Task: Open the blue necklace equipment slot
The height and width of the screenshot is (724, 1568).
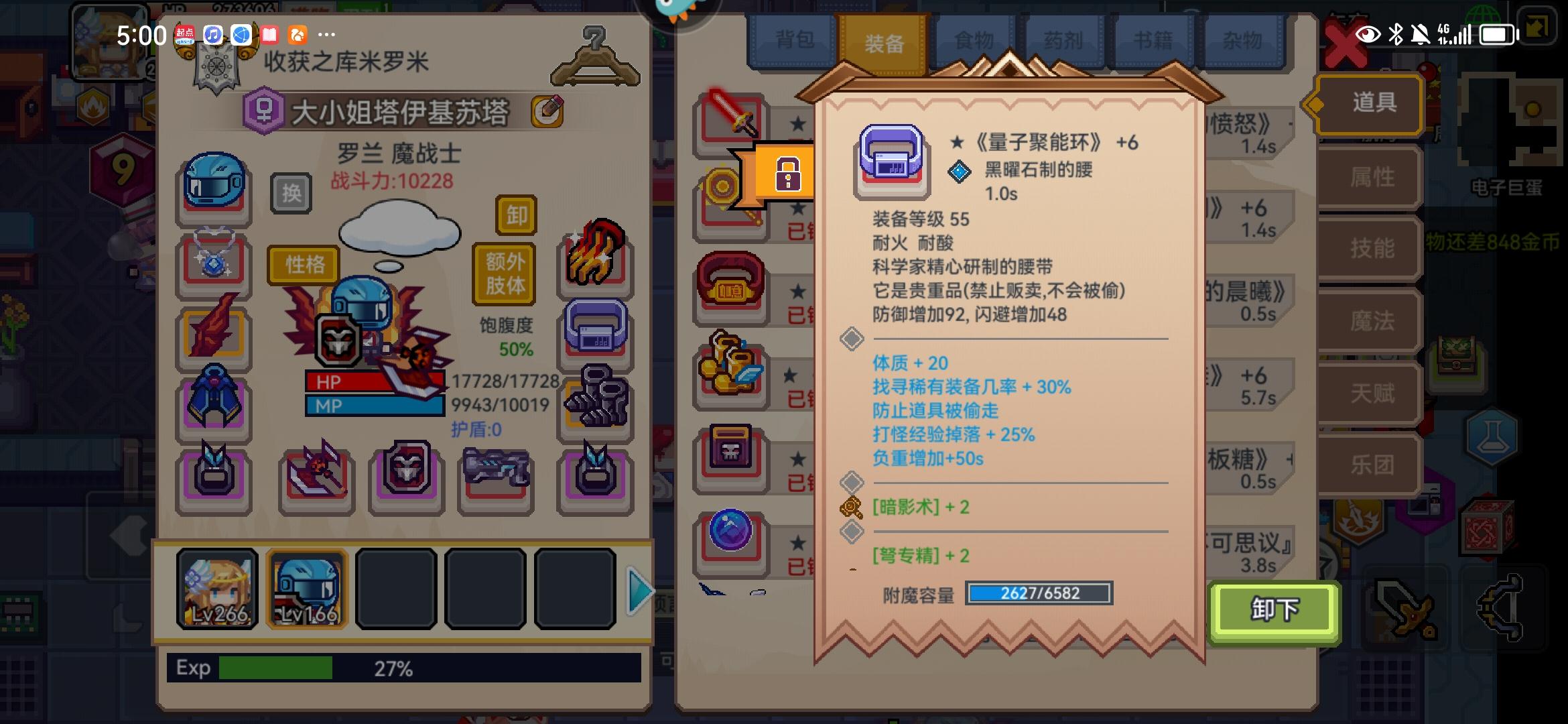Action: tap(213, 258)
